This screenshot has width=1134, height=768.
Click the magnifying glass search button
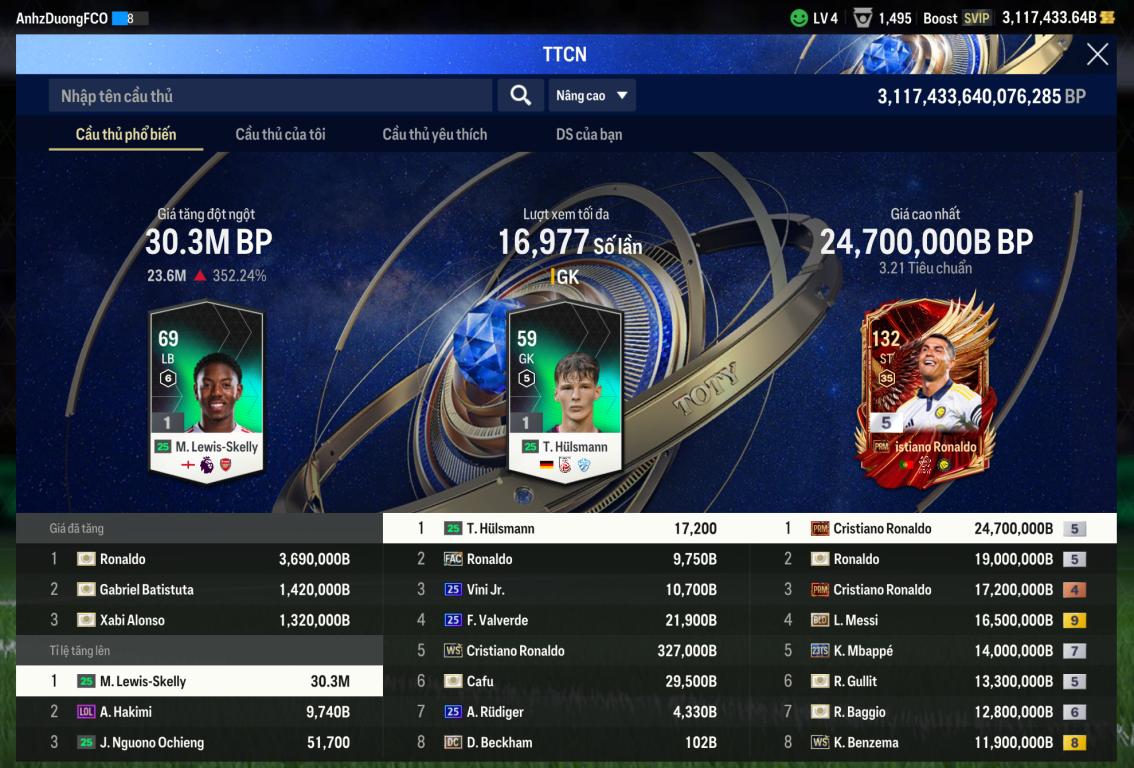(520, 96)
